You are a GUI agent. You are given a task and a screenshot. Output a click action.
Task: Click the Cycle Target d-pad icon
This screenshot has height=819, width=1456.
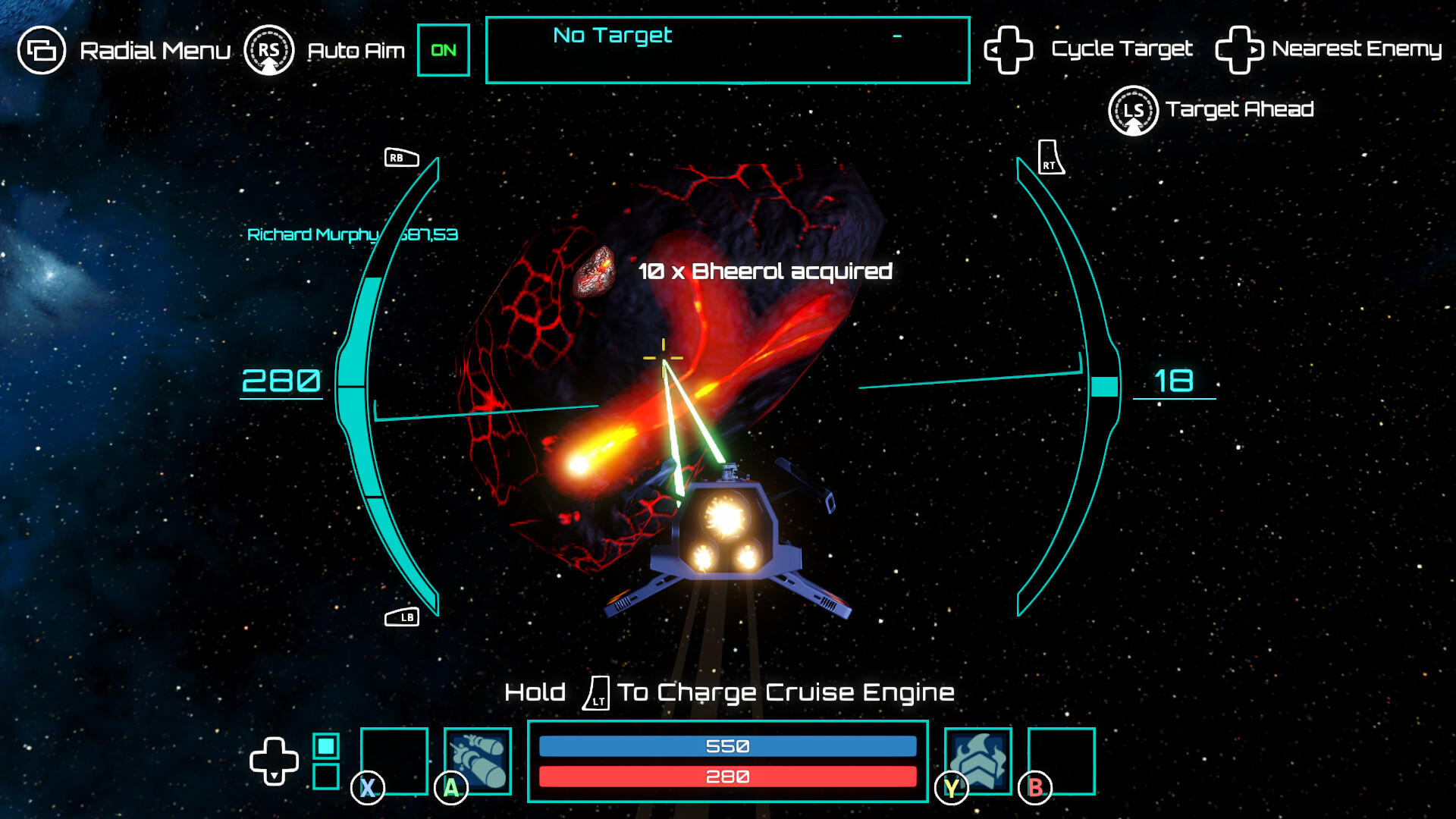click(1009, 49)
